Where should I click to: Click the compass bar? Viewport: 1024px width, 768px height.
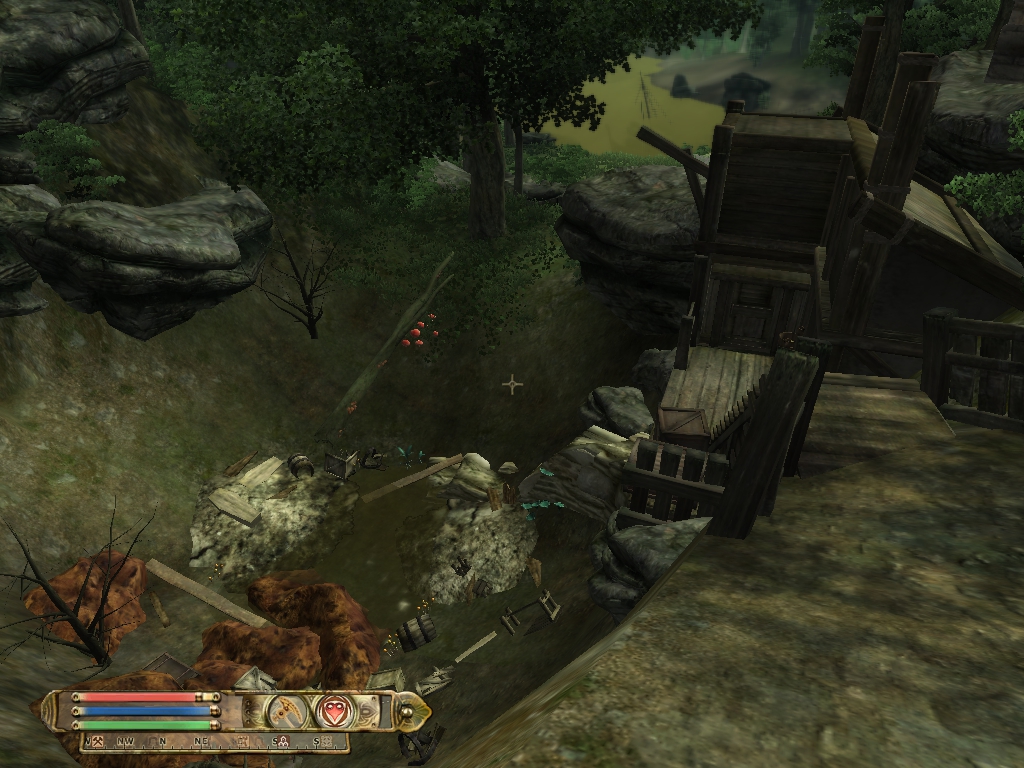214,742
